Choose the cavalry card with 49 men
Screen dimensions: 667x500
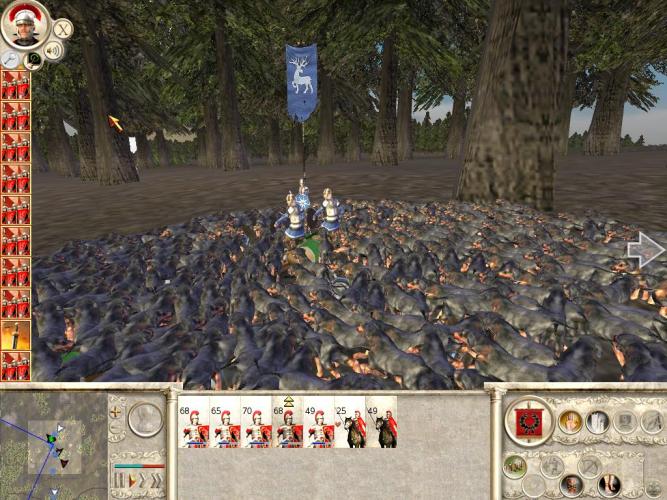pyautogui.click(x=382, y=426)
